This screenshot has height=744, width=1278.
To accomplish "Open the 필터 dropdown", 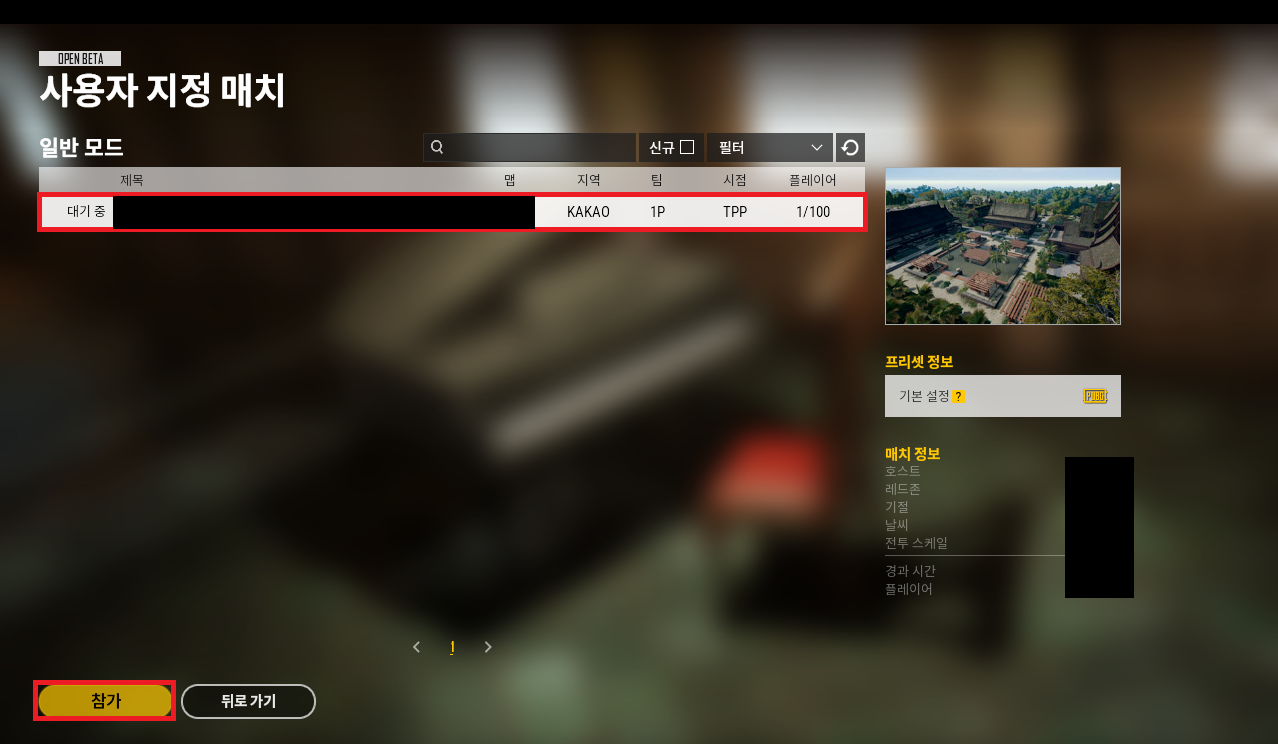I will pos(769,147).
